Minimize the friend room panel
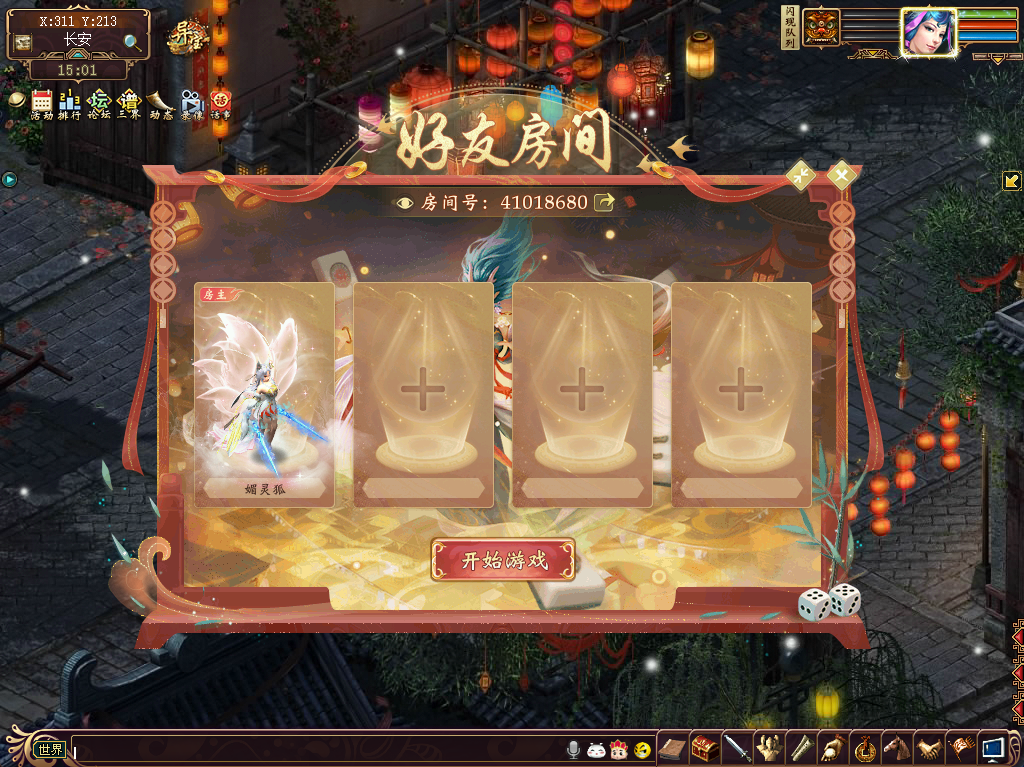The width and height of the screenshot is (1024, 767). 801,175
